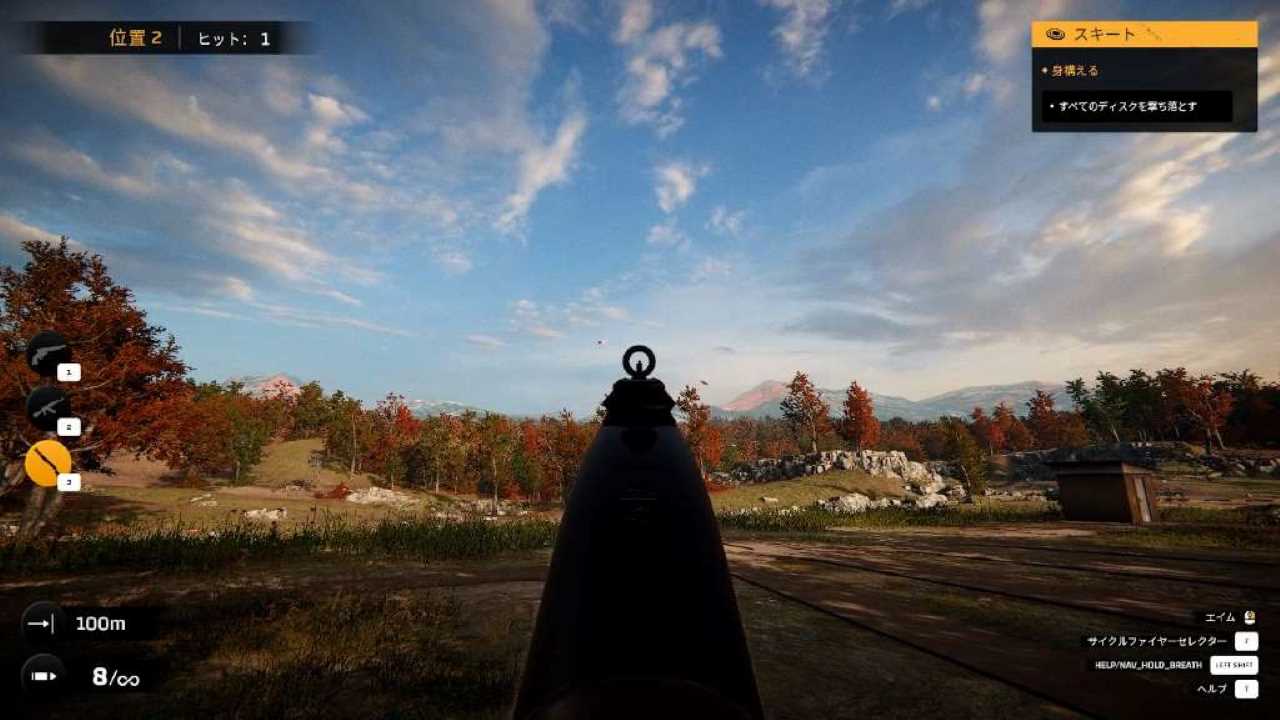Click the すべてのディスクを撃ち落とす objective entry

[1136, 106]
